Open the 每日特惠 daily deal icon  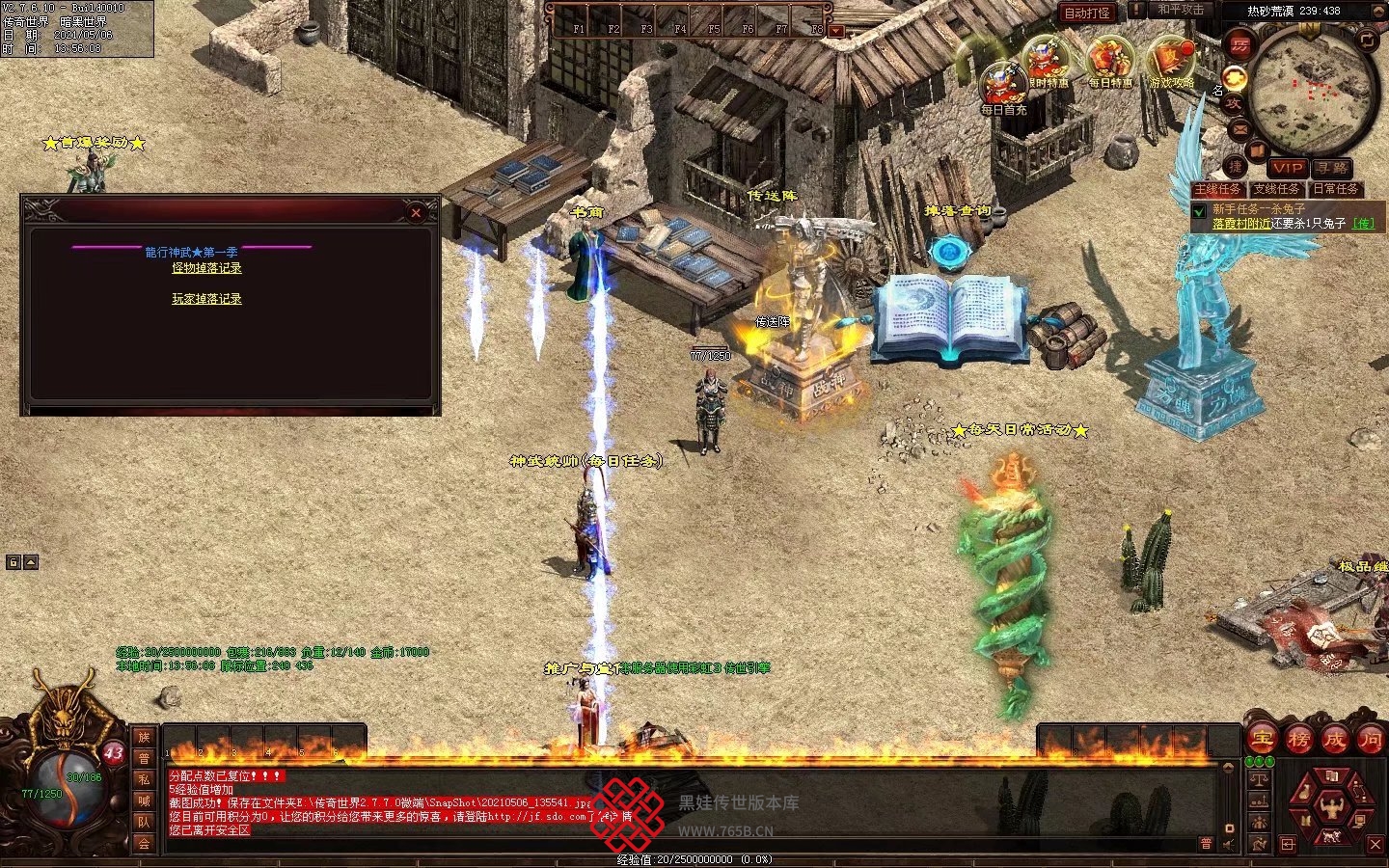tap(1110, 61)
